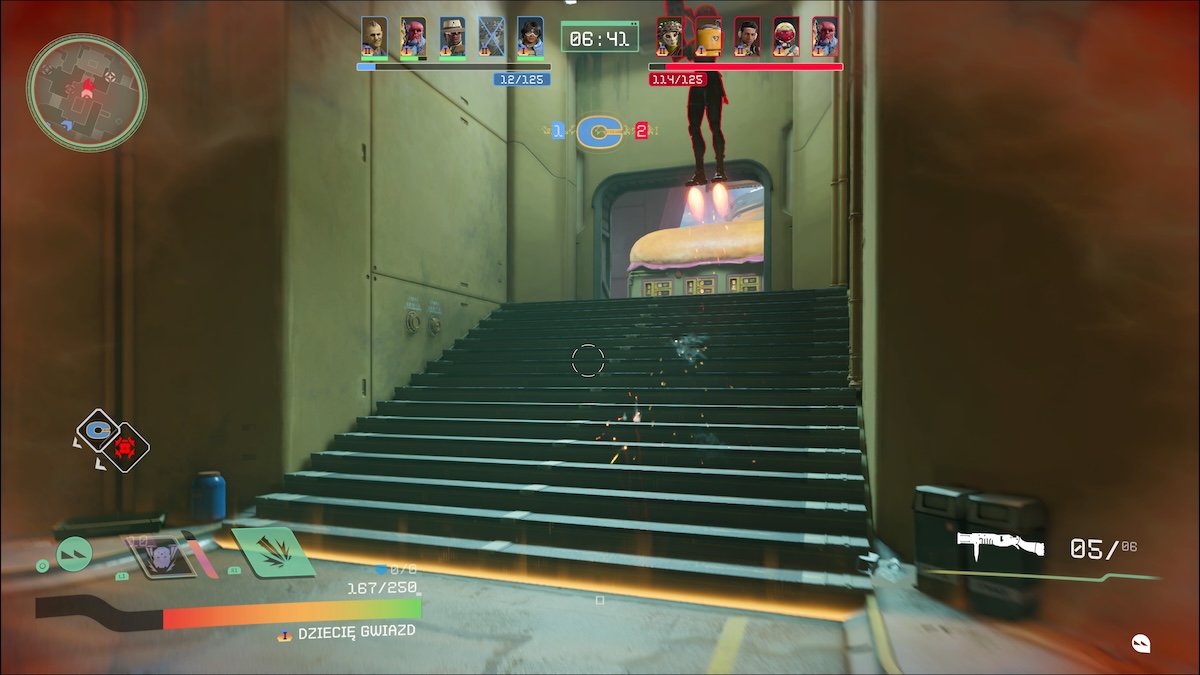Select the enemy masked headdress portrait
Viewport: 1200px width, 675px height.
tap(669, 37)
